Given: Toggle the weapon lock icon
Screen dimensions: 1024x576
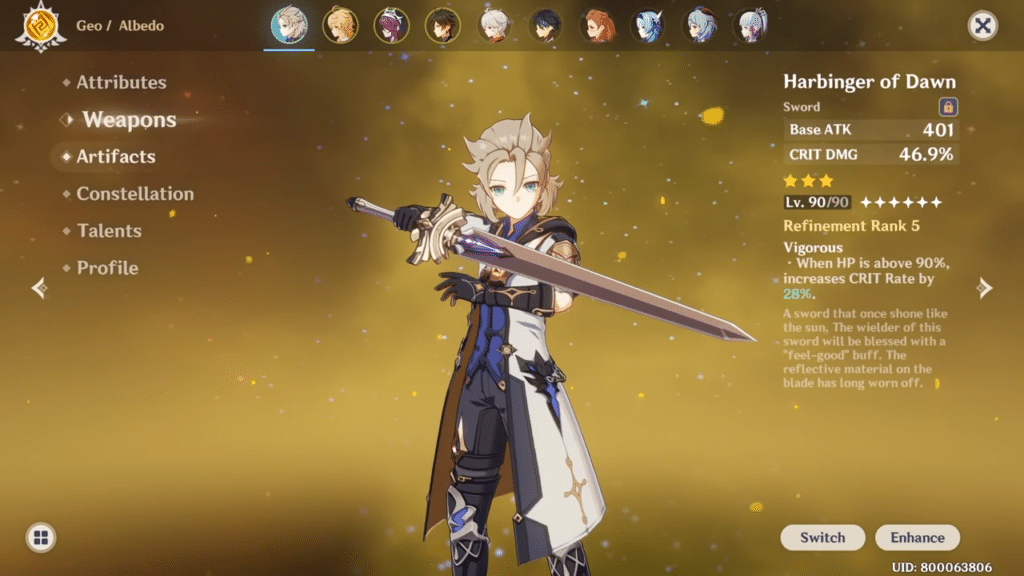Looking at the screenshot, I should coord(947,107).
